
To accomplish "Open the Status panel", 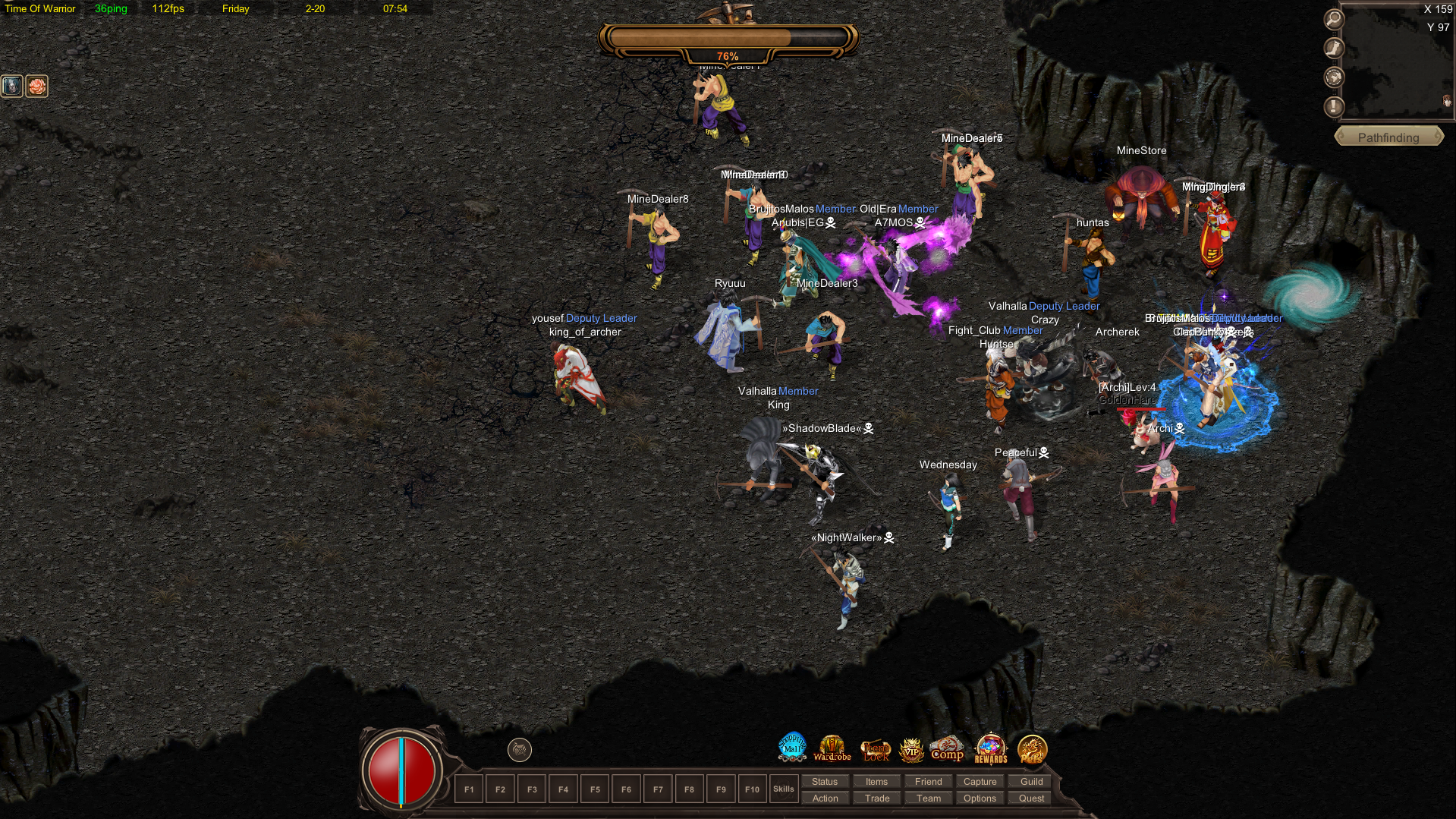I will [x=825, y=781].
